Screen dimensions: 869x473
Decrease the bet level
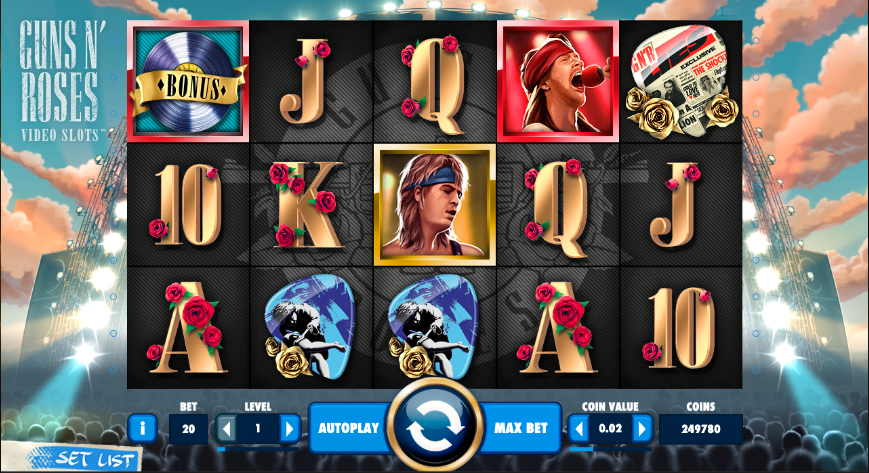point(226,429)
